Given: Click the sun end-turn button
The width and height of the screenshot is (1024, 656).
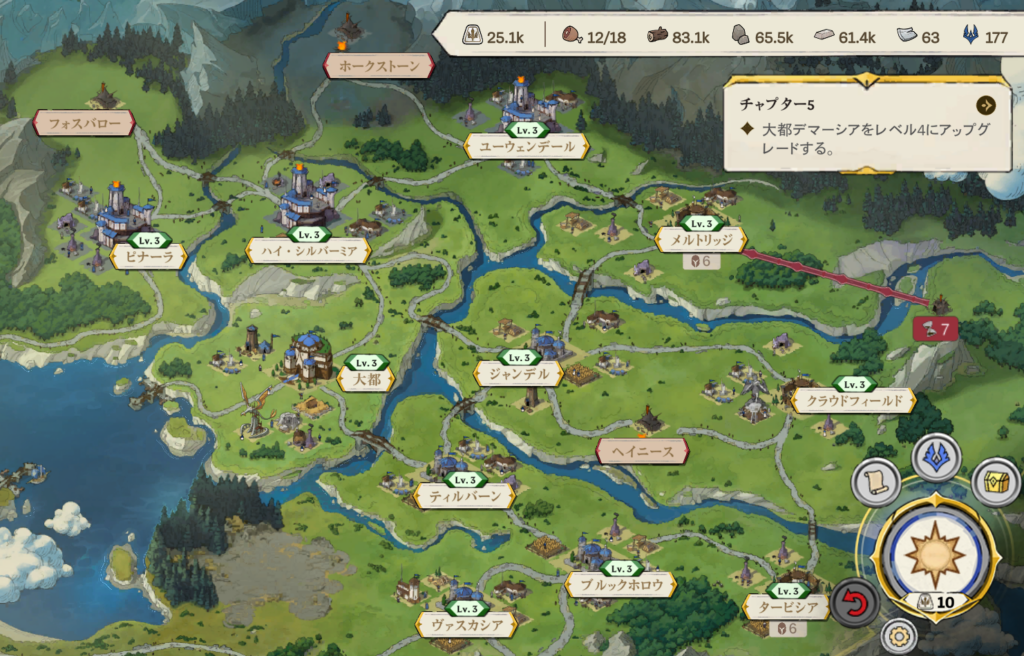Looking at the screenshot, I should point(935,553).
